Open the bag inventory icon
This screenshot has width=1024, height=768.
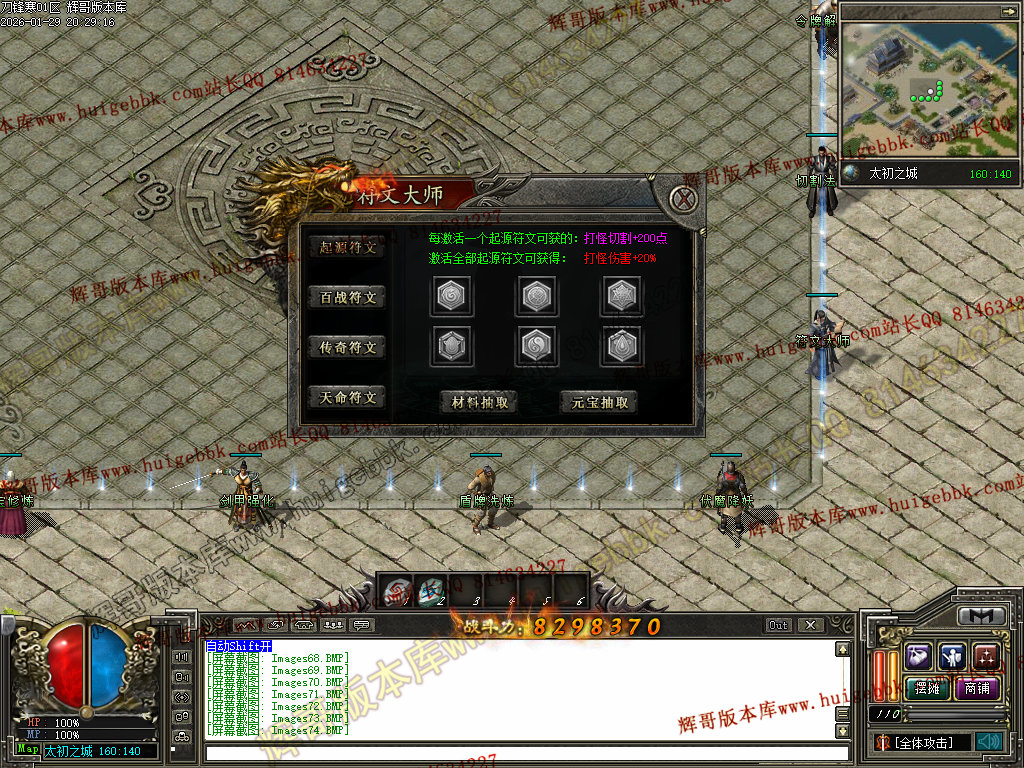[x=919, y=656]
